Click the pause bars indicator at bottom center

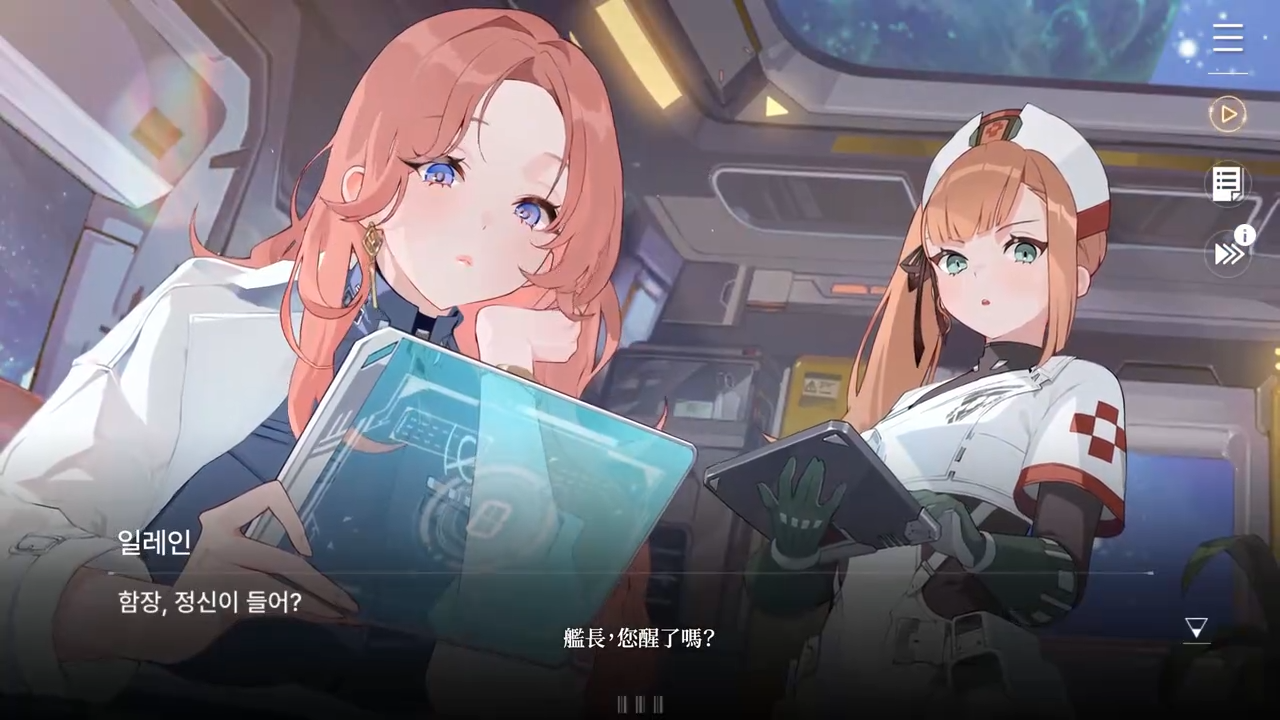tap(639, 704)
